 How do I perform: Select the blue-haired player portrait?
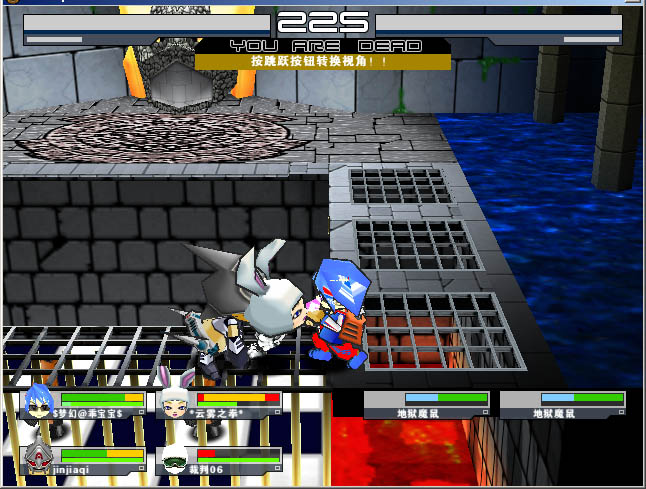(x=38, y=402)
